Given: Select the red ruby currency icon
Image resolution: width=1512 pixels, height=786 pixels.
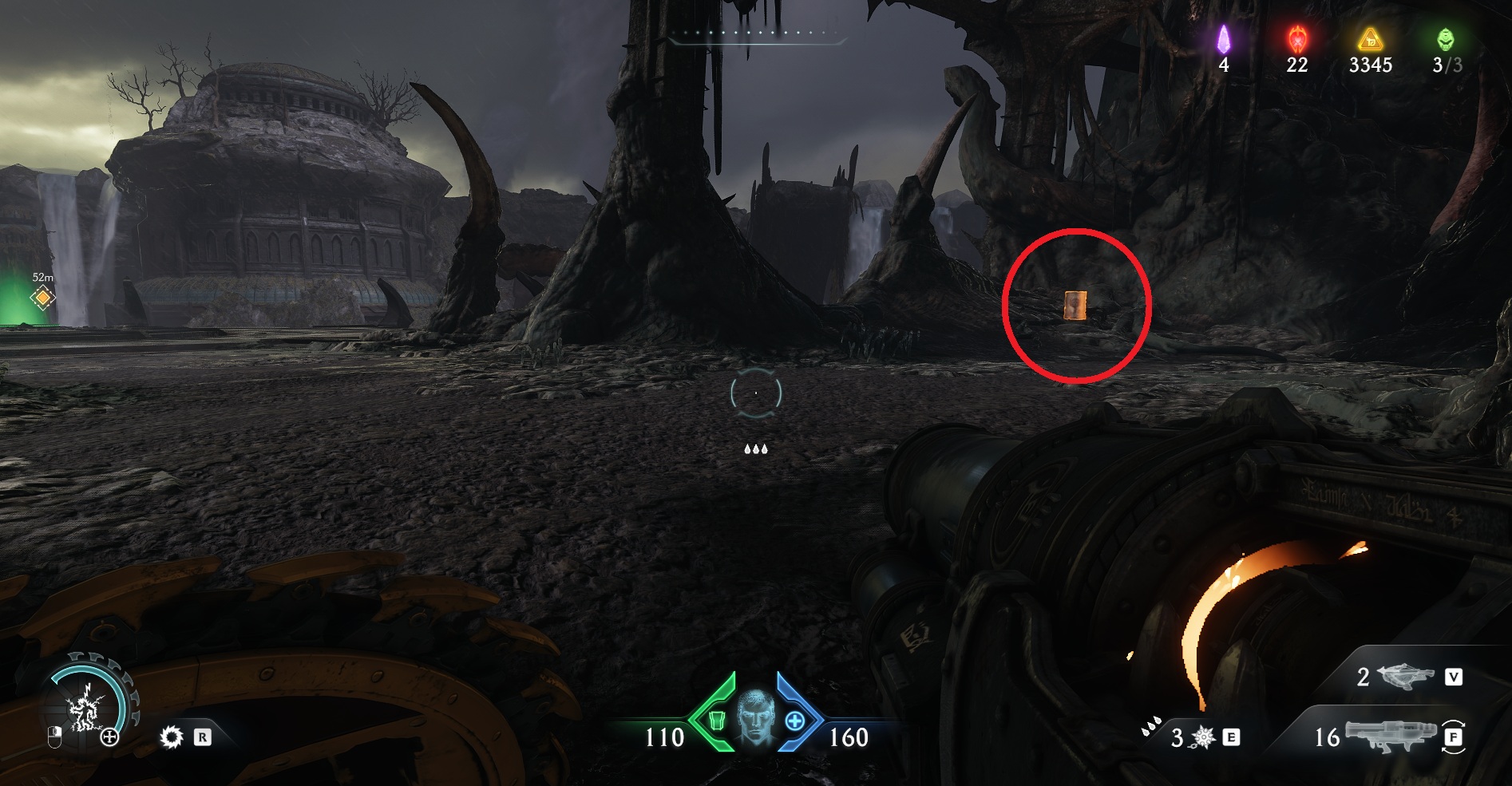Looking at the screenshot, I should point(1297,38).
